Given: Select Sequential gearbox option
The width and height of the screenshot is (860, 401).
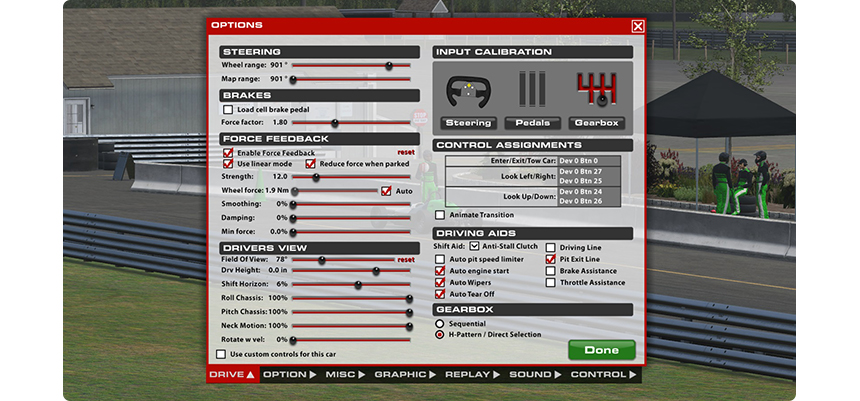Looking at the screenshot, I should [440, 324].
